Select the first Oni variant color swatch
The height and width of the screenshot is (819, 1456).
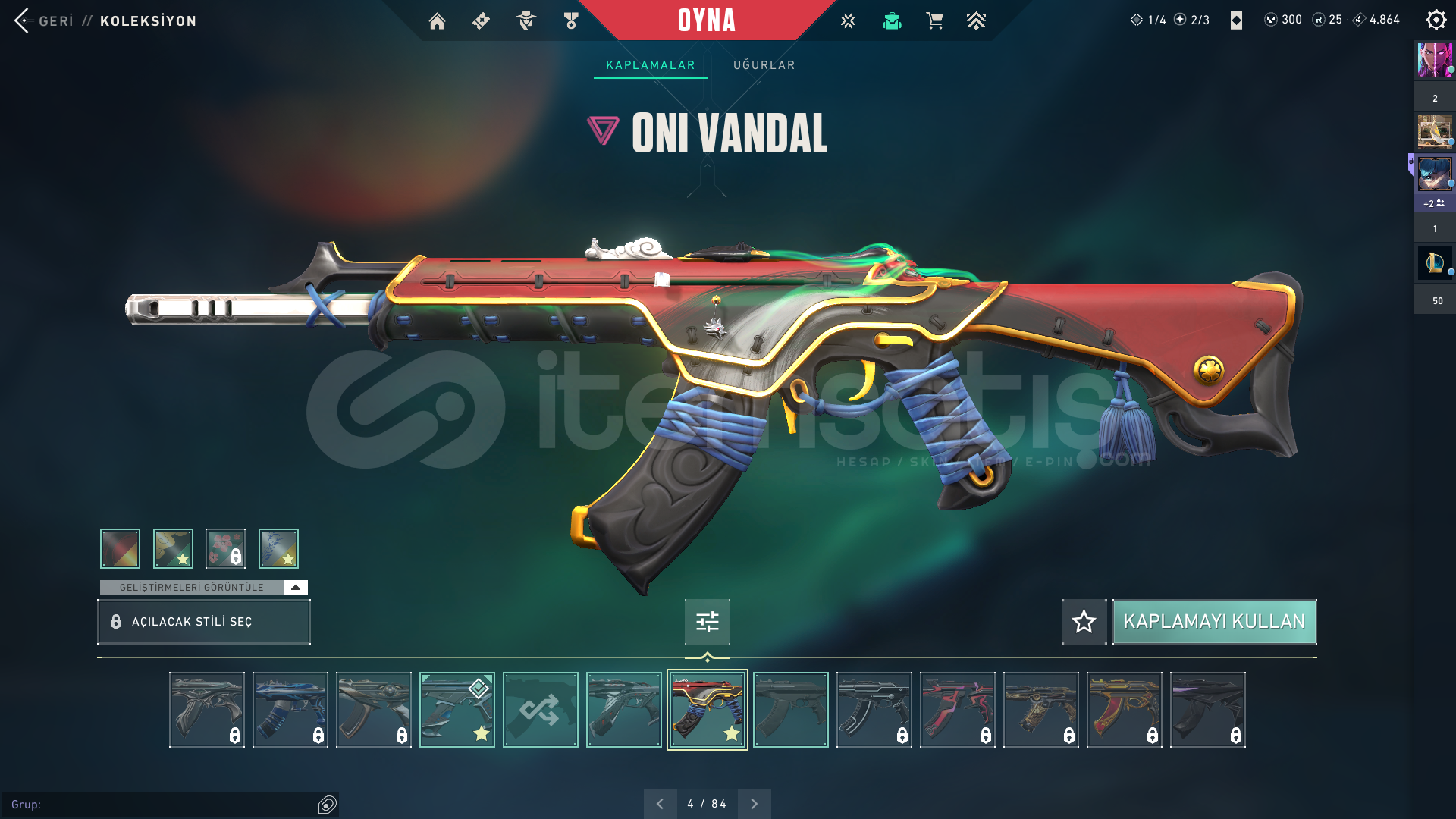[119, 548]
